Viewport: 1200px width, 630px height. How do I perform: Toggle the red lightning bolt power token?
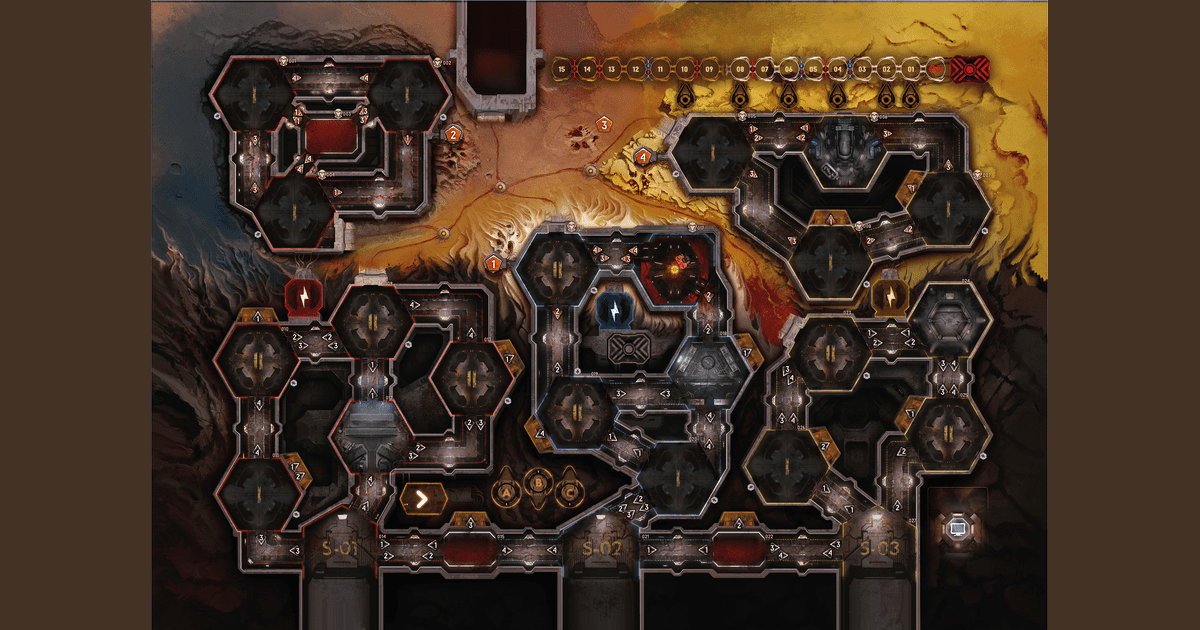pyautogui.click(x=303, y=296)
